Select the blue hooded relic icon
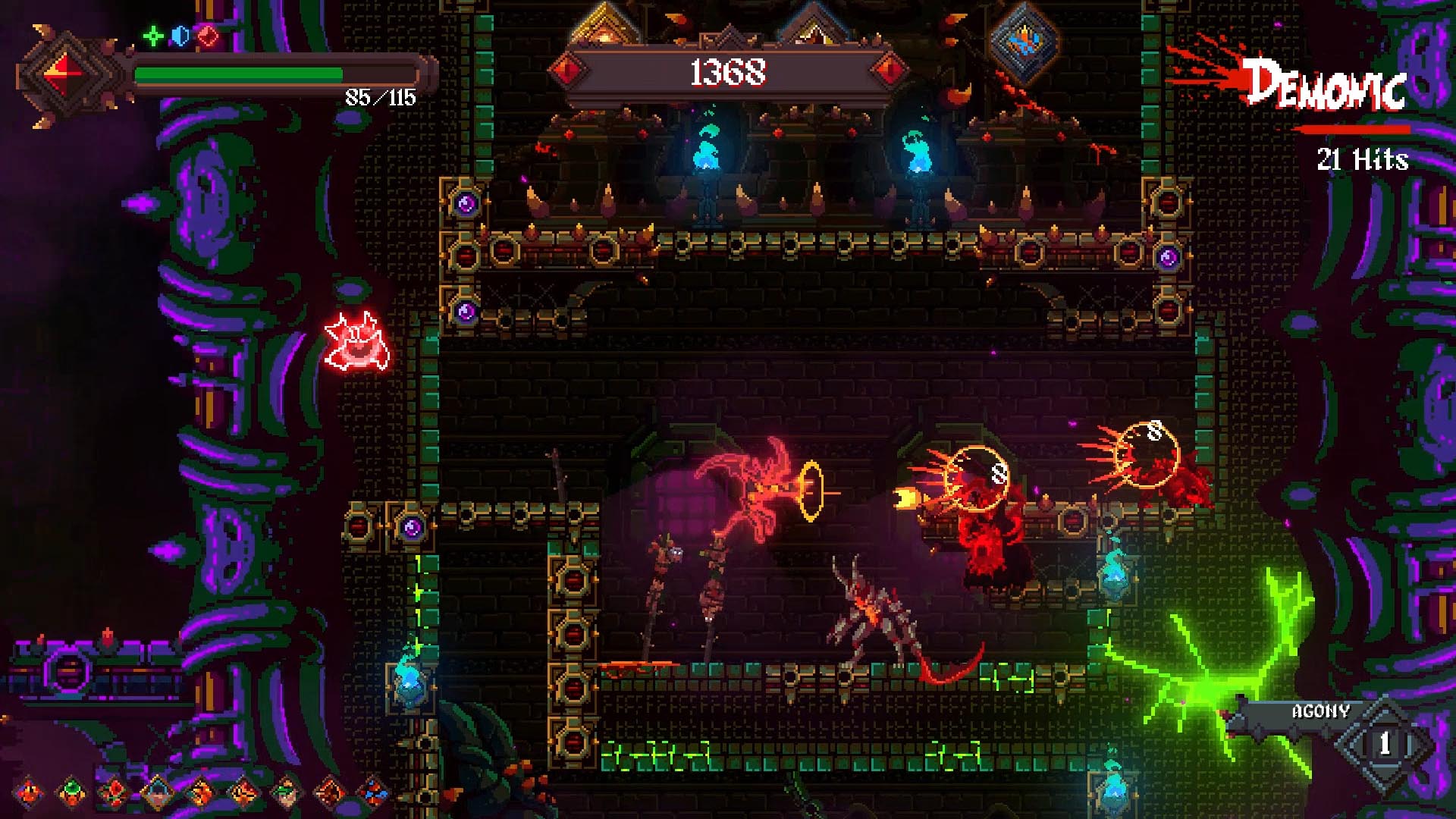Viewport: 1456px width, 819px height. point(158,792)
